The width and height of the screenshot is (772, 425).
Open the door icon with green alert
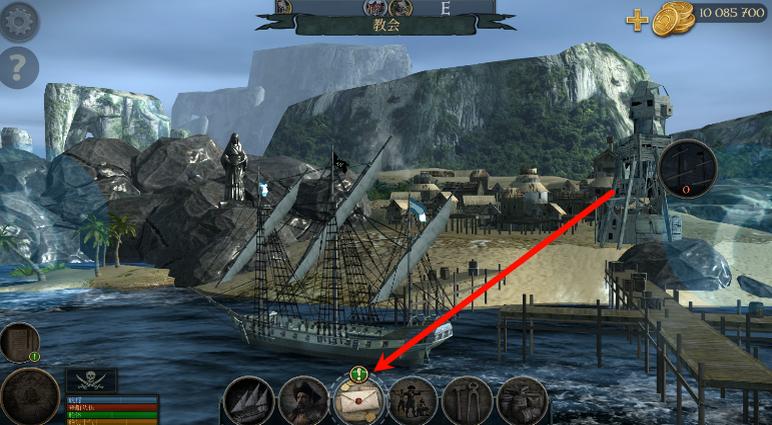point(19,342)
